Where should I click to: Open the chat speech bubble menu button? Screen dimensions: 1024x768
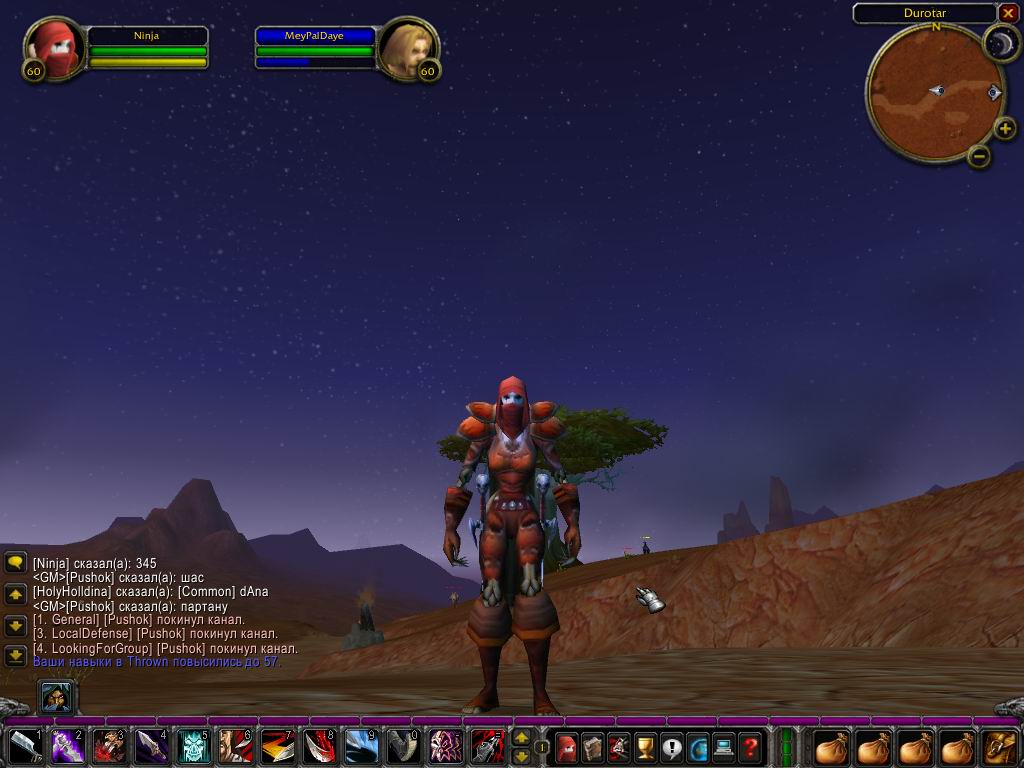(15, 563)
